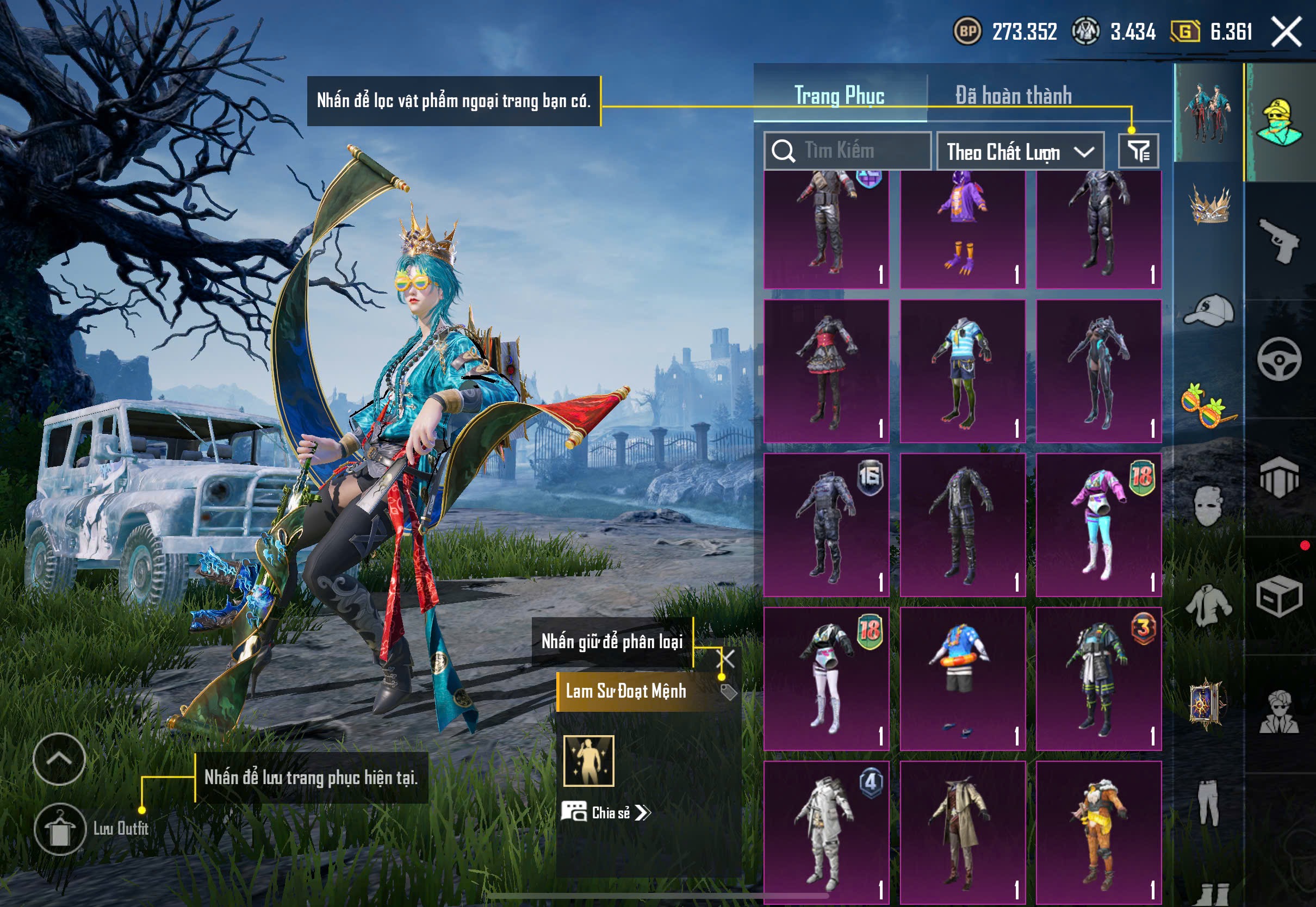This screenshot has width=1316, height=907.
Task: Open the golden emote pose icon
Action: (589, 760)
